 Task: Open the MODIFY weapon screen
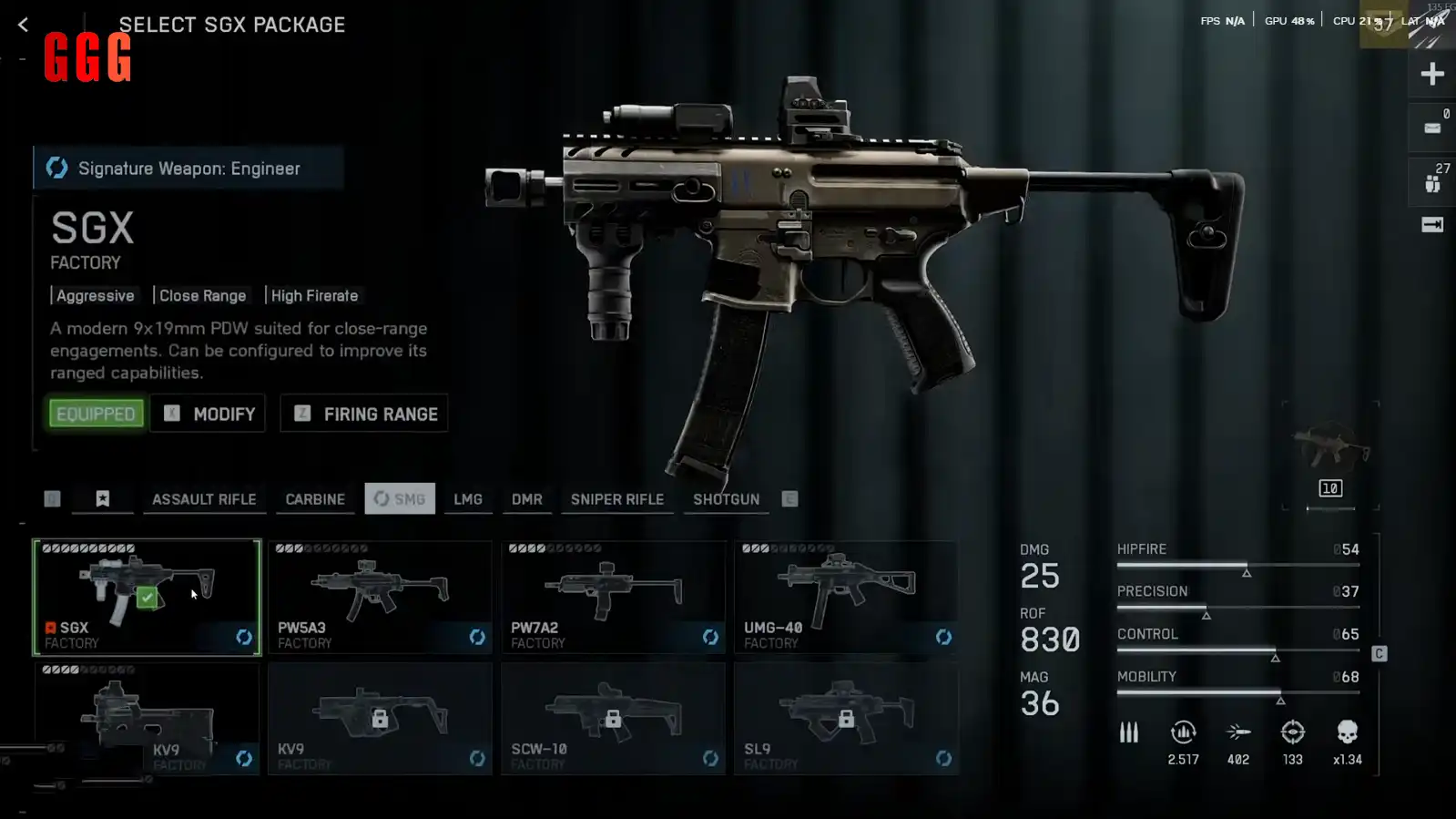click(x=209, y=414)
